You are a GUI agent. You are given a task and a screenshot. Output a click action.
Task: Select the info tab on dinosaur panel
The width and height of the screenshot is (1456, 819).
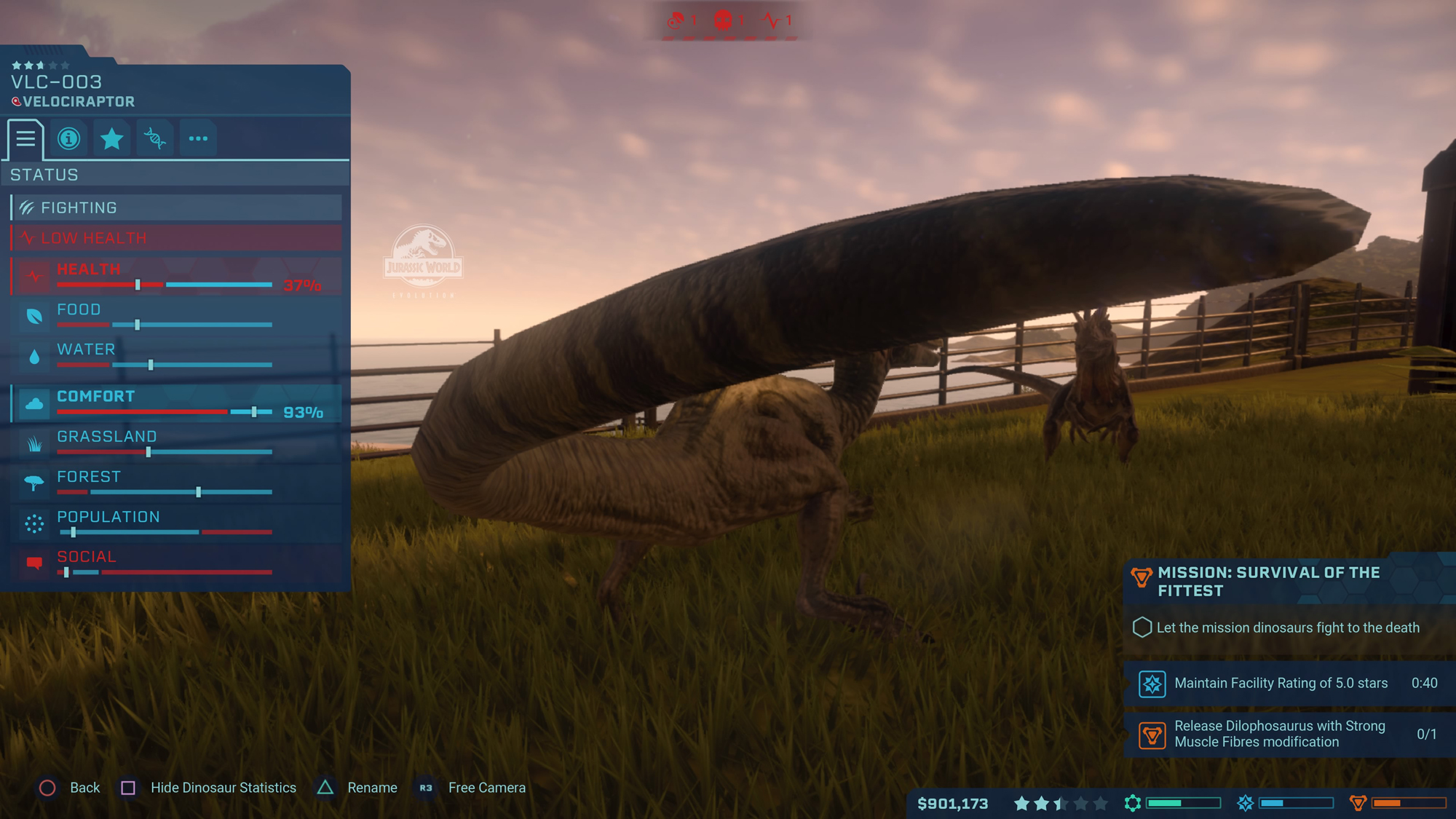68,139
